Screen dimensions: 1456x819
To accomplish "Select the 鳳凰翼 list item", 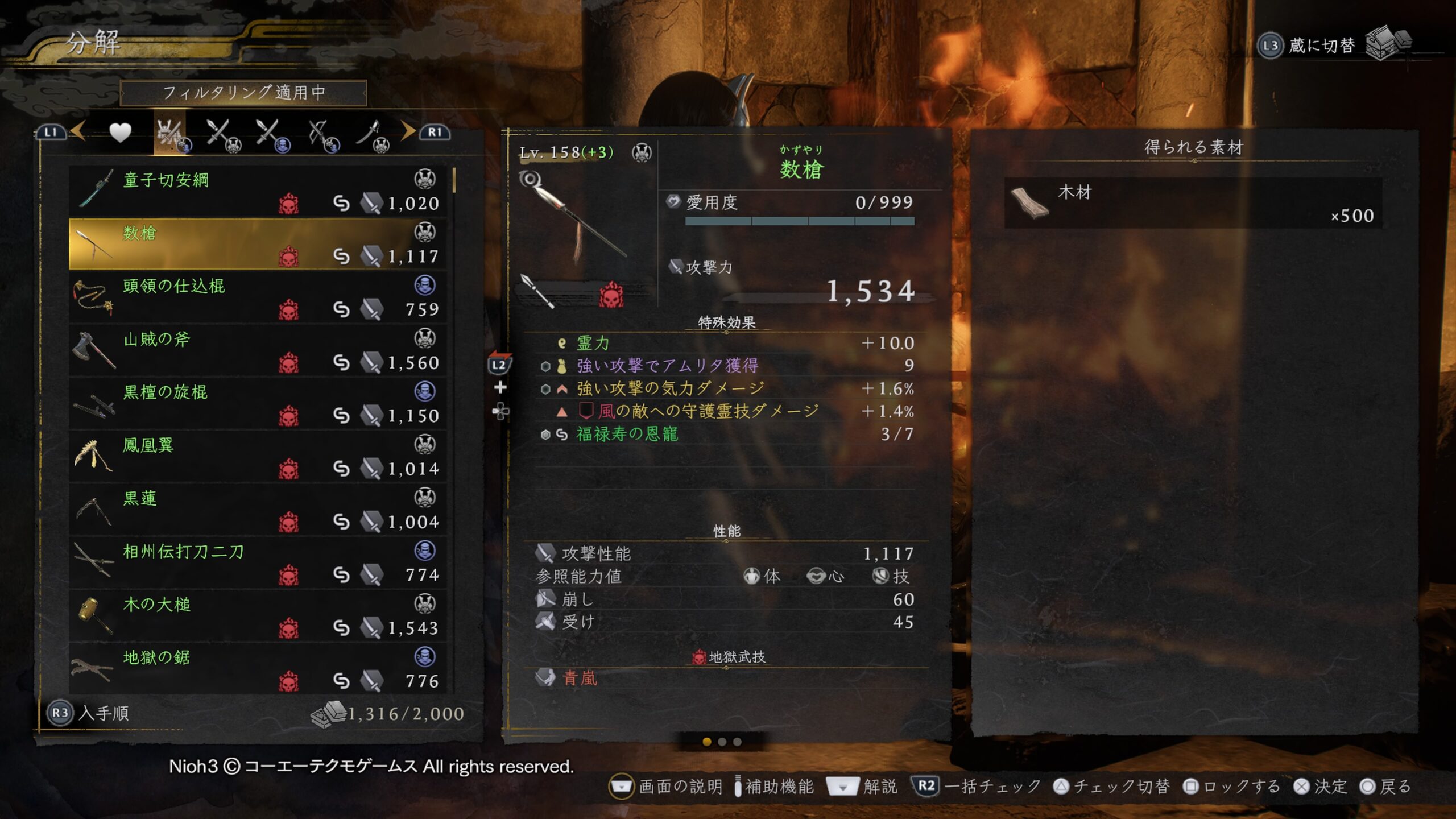I will point(257,457).
